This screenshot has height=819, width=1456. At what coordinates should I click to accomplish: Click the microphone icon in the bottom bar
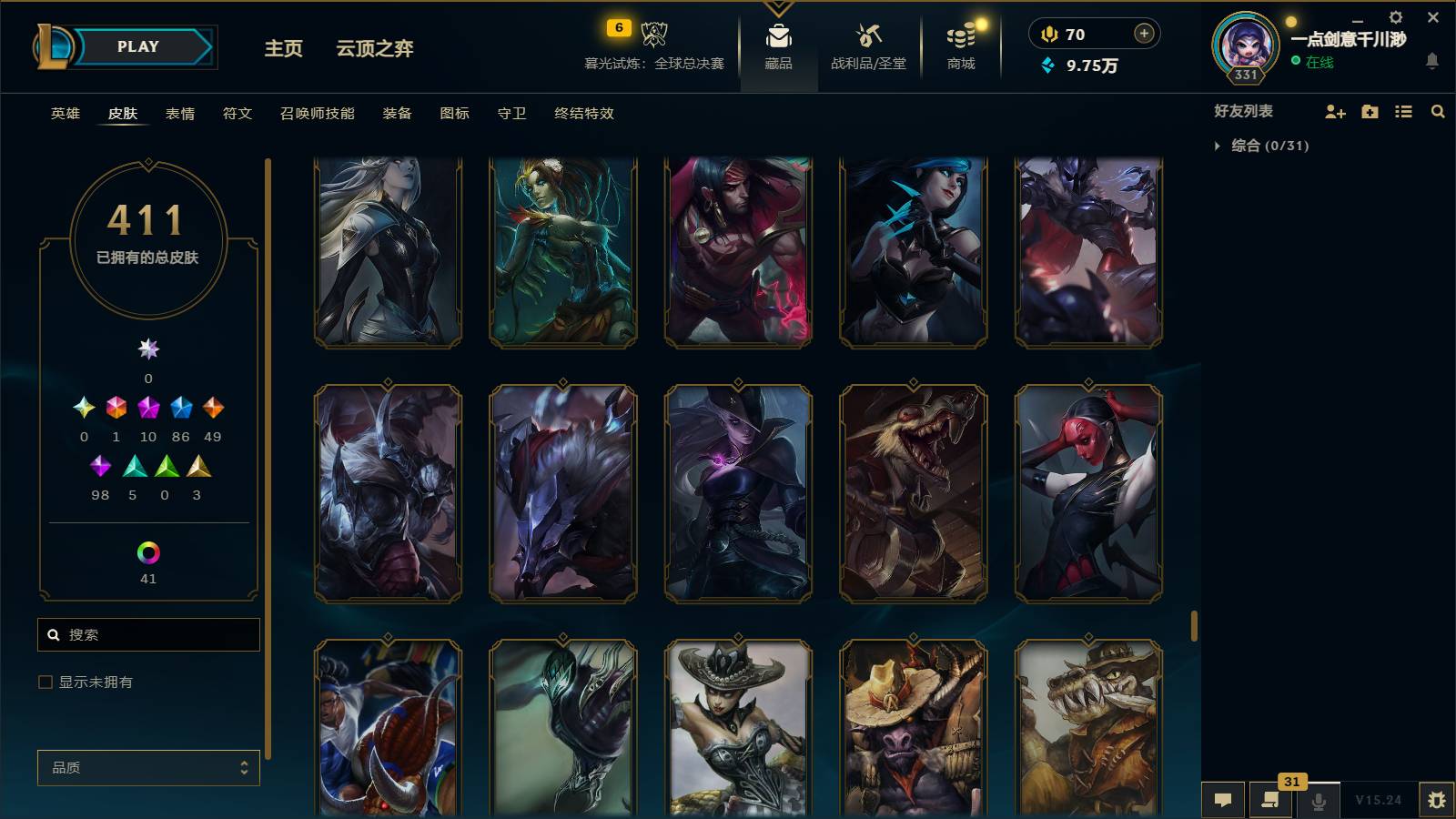coord(1318,801)
